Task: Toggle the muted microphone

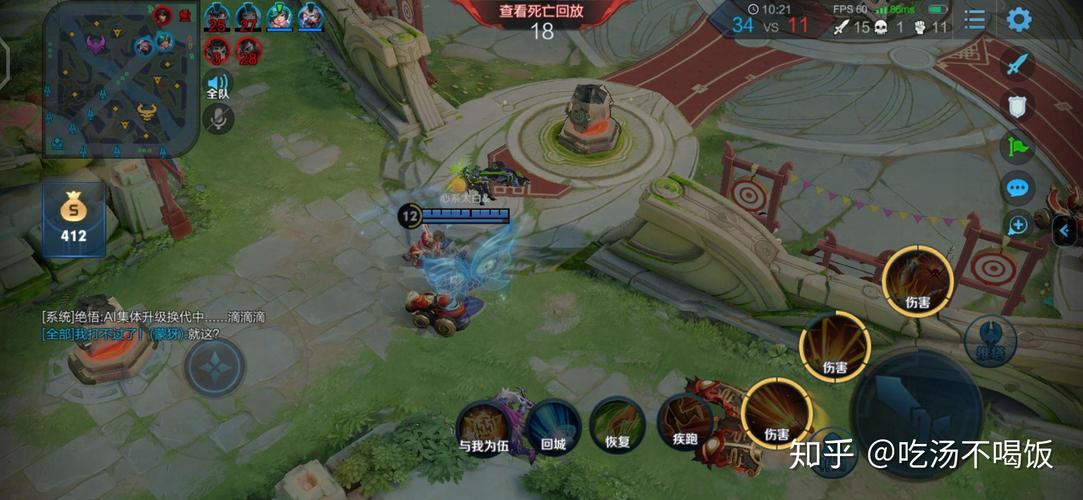Action: click(x=217, y=119)
